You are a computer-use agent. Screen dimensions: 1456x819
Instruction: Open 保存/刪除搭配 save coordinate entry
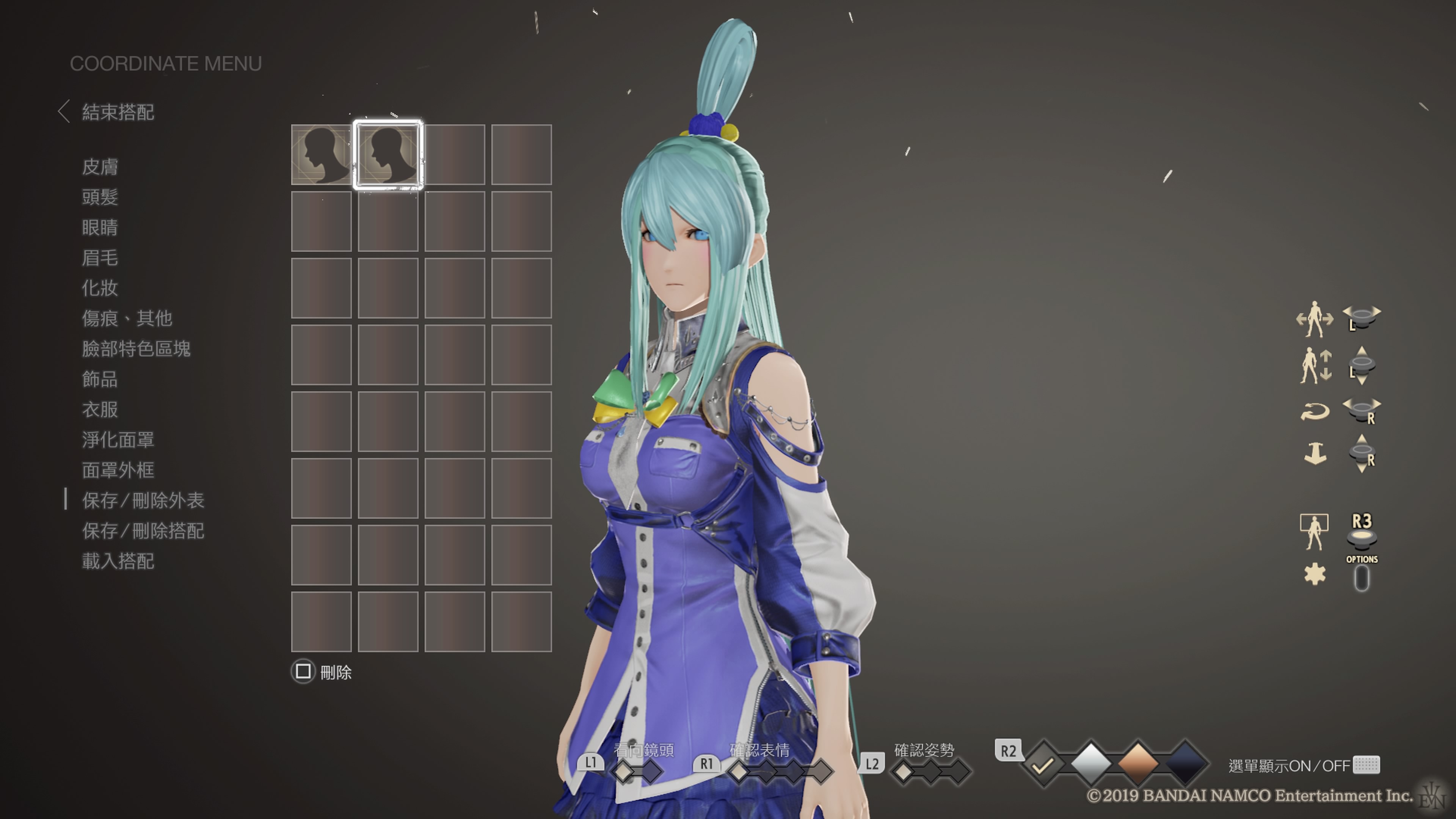click(143, 531)
